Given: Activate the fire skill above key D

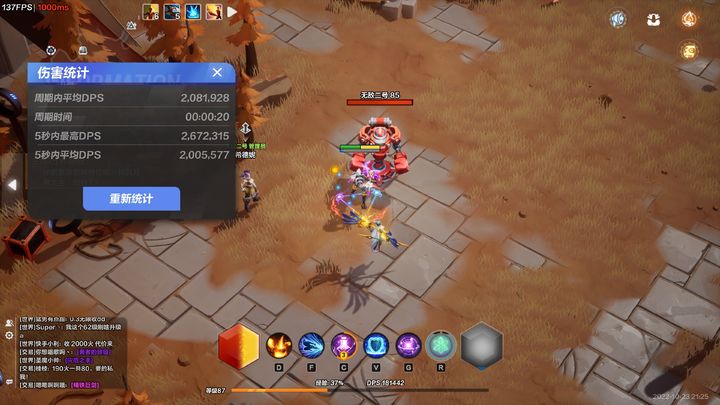Looking at the screenshot, I should tap(279, 346).
